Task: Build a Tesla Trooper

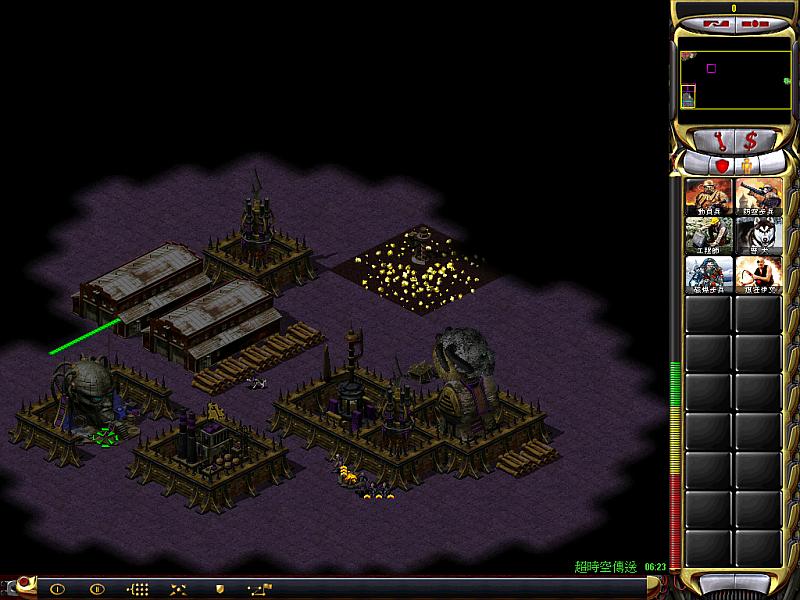Action: point(709,275)
